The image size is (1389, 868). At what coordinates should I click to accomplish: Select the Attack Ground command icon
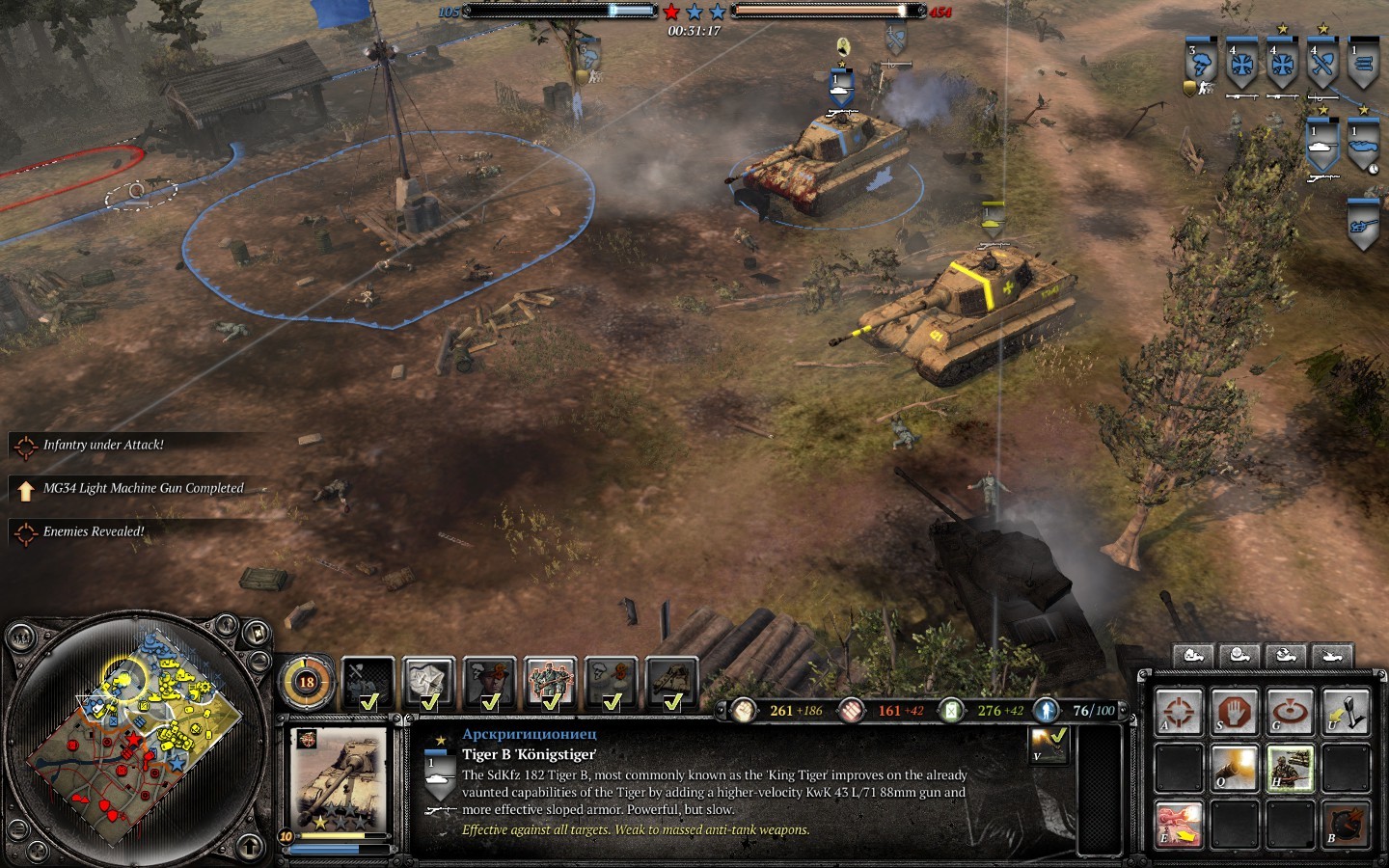[1291, 713]
